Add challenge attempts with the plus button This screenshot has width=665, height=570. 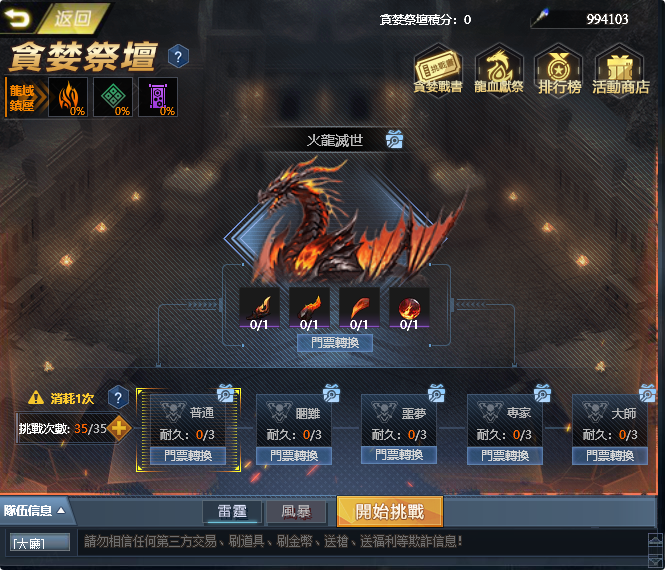[119, 429]
